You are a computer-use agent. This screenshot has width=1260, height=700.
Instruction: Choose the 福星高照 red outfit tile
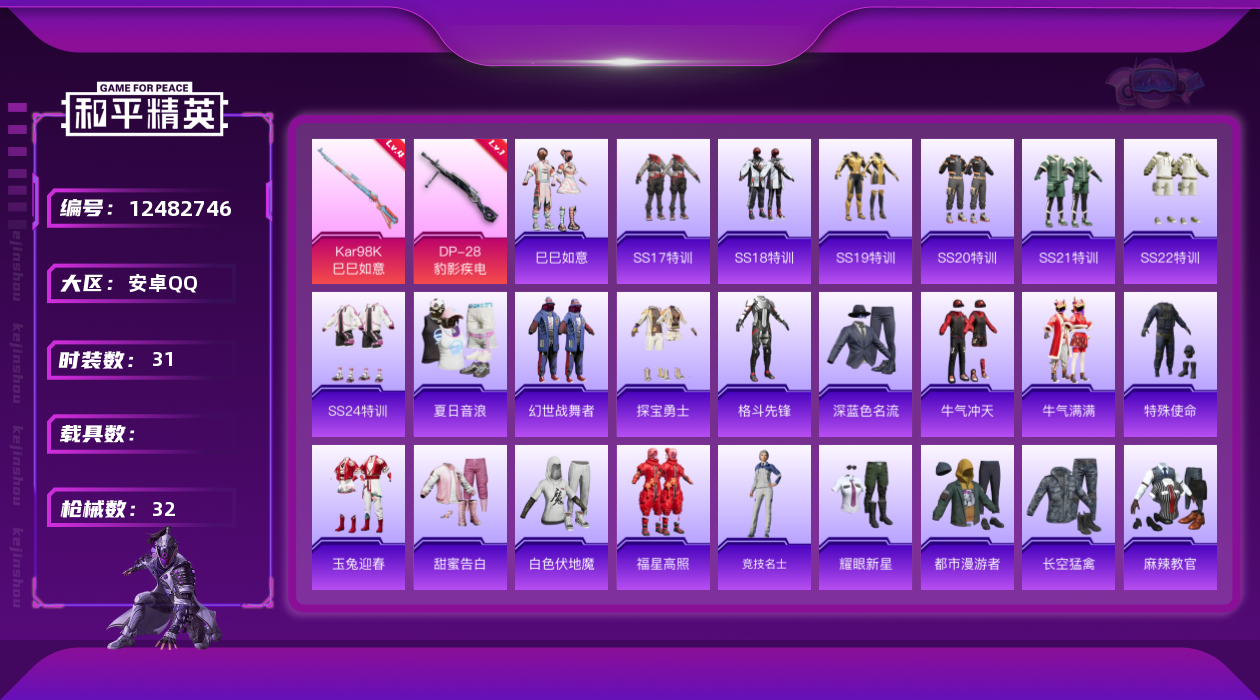tap(663, 517)
